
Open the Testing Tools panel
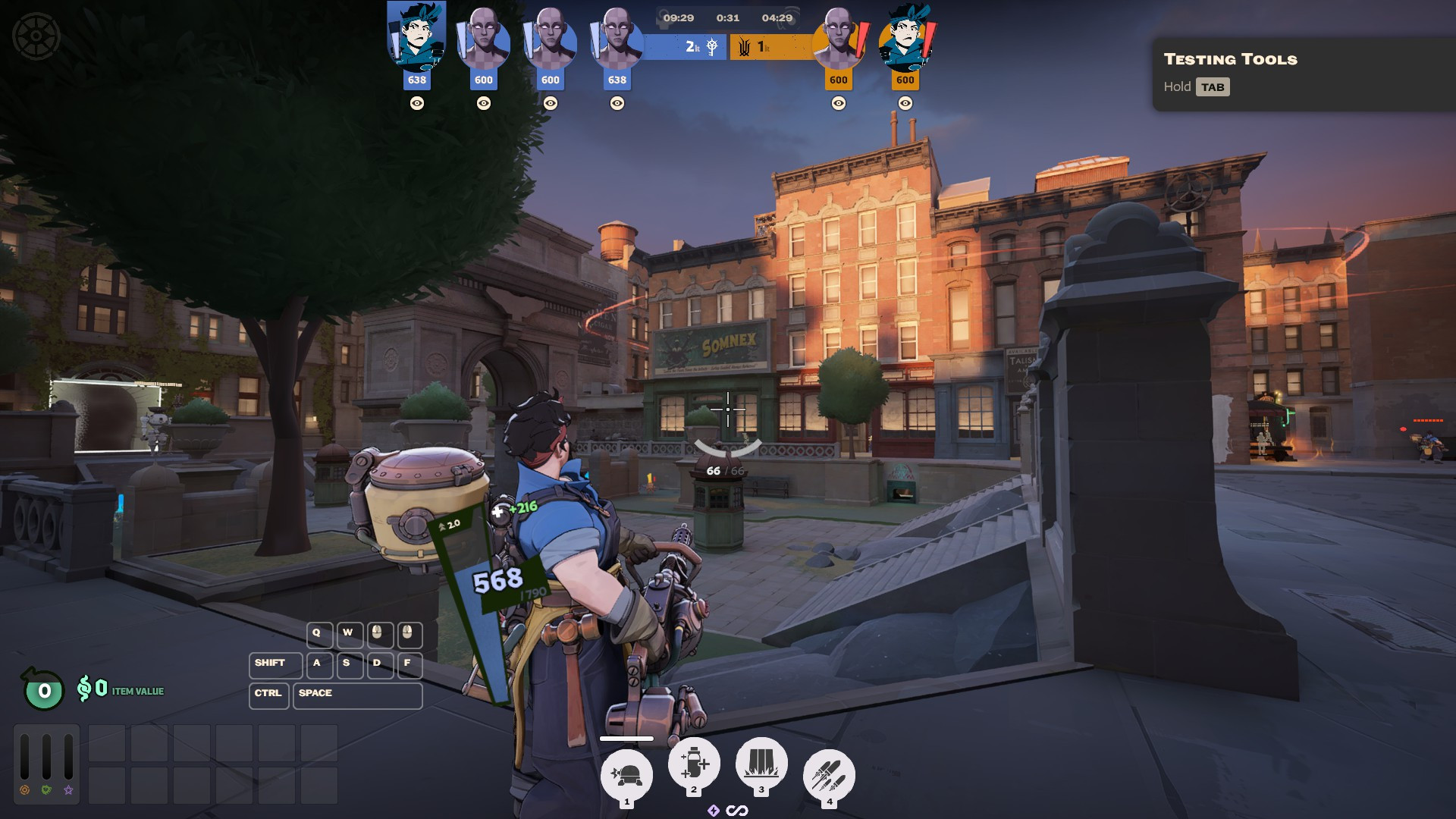pos(1230,74)
